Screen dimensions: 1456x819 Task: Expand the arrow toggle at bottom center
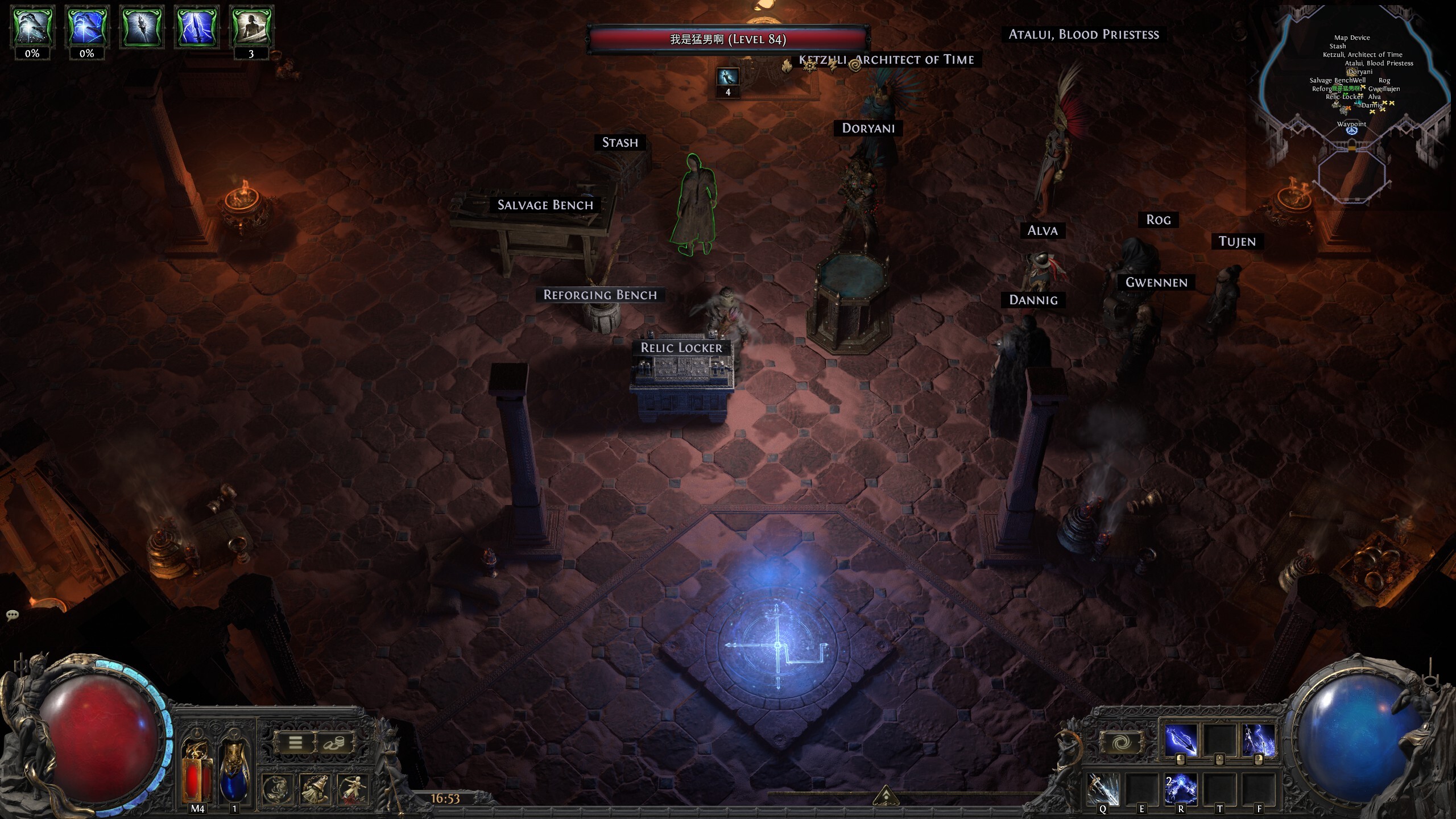click(x=885, y=795)
